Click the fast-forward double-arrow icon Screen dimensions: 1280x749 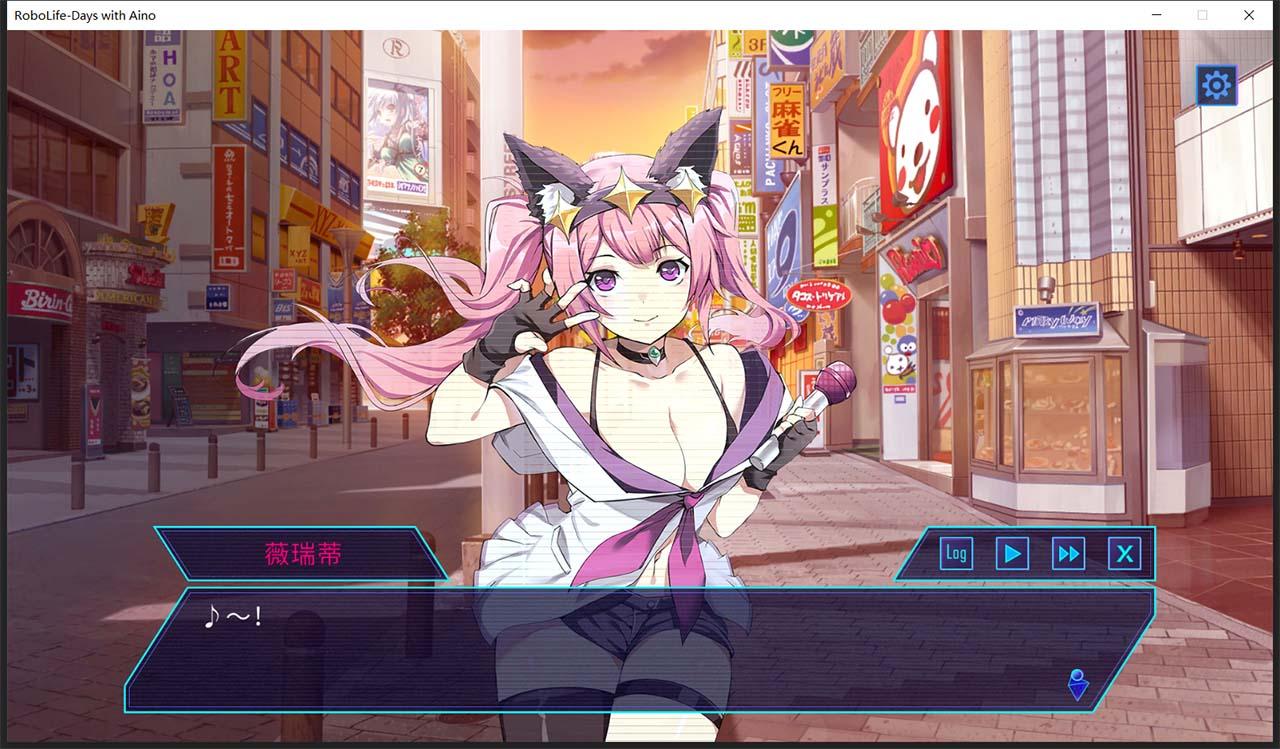tap(1068, 552)
